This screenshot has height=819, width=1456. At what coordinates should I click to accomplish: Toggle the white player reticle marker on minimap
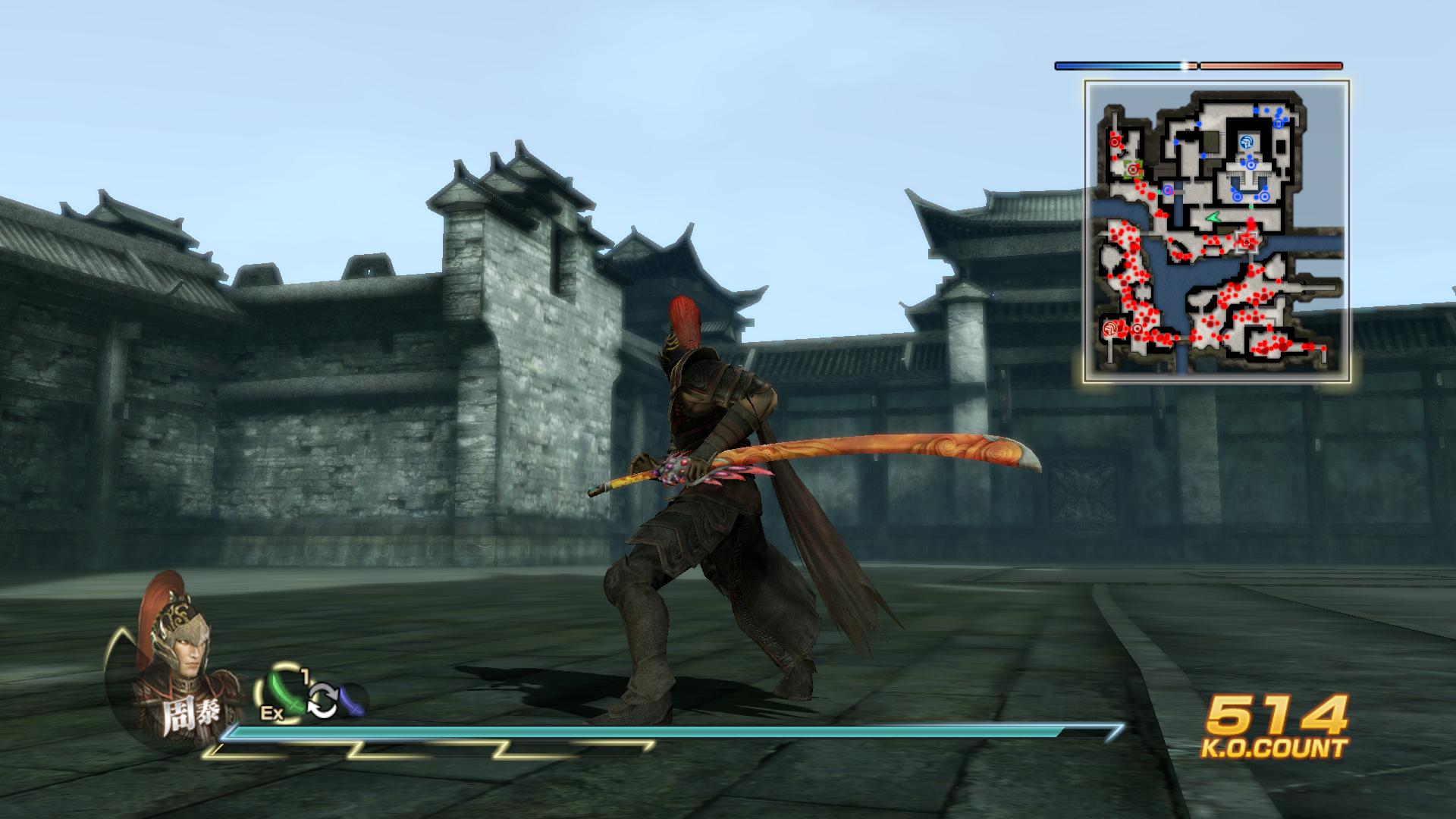[1247, 242]
